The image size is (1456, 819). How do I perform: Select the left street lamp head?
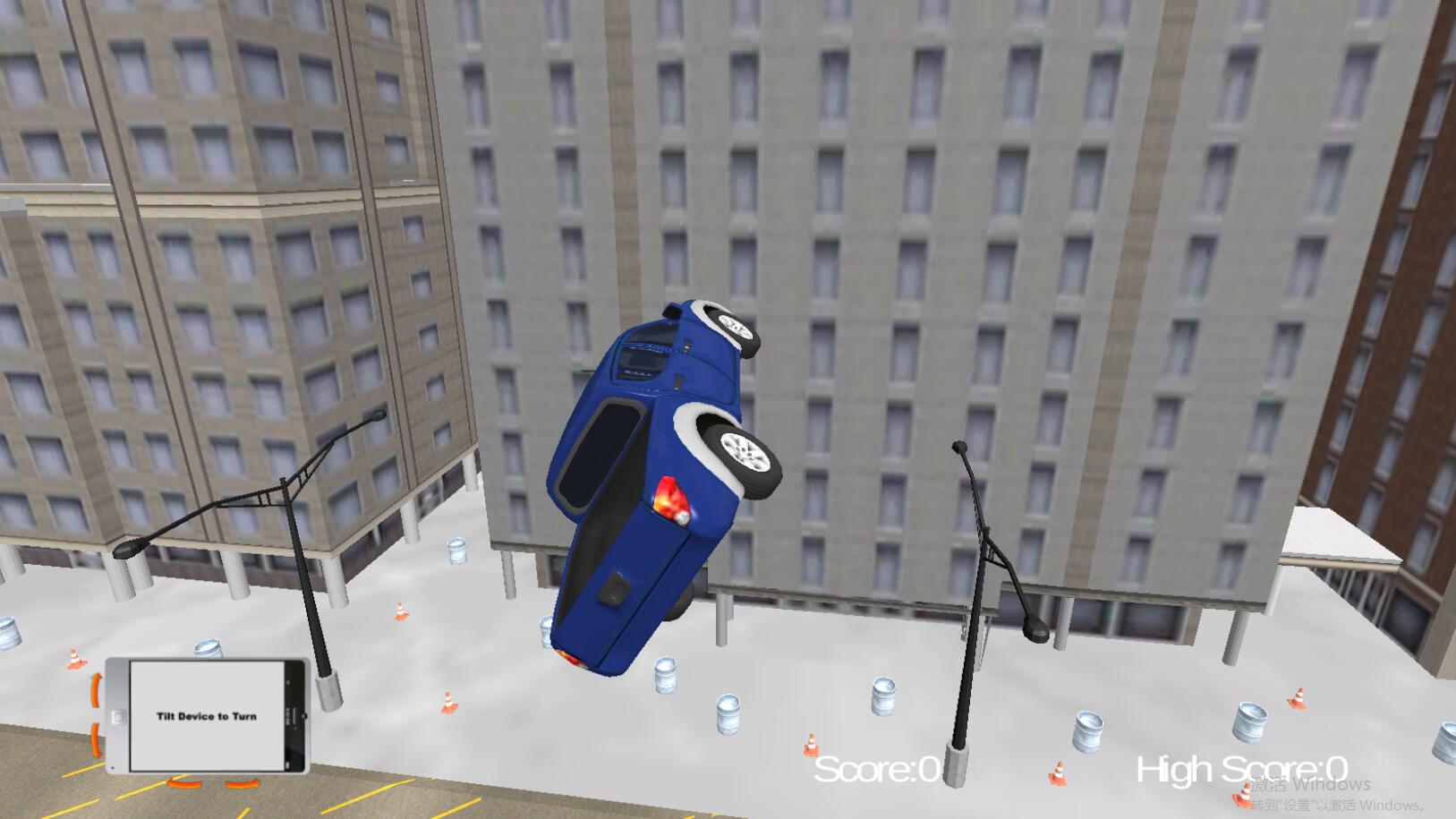(x=127, y=551)
